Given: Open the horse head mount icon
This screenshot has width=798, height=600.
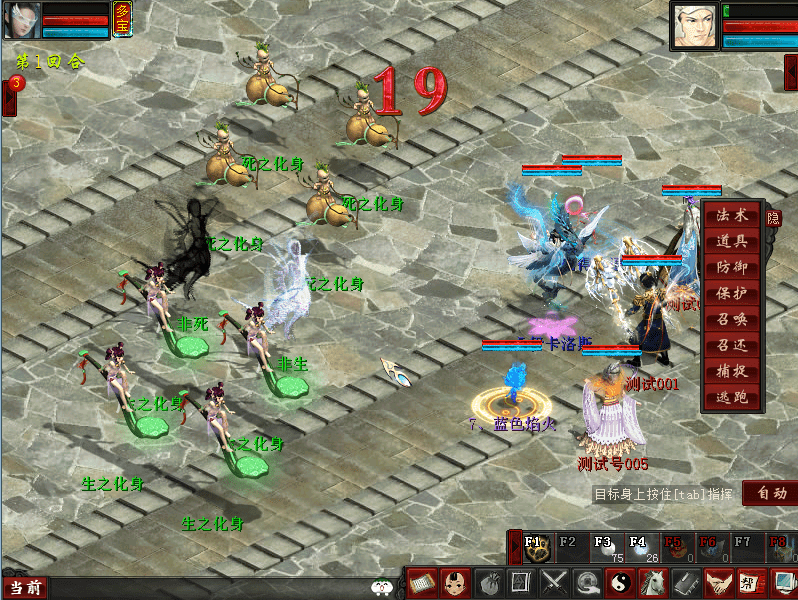Looking at the screenshot, I should [652, 582].
